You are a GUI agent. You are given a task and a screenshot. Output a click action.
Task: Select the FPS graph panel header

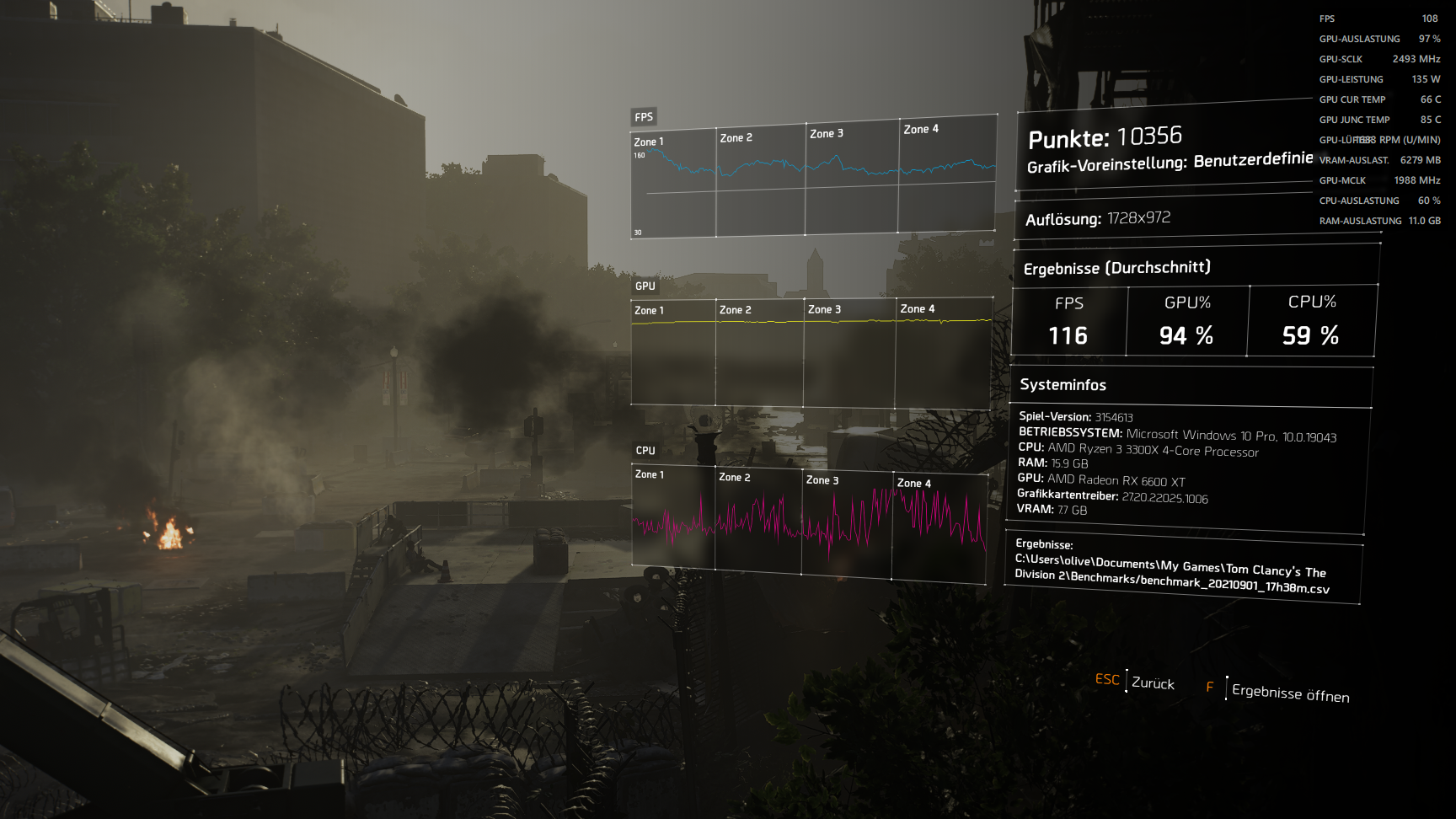pyautogui.click(x=644, y=116)
